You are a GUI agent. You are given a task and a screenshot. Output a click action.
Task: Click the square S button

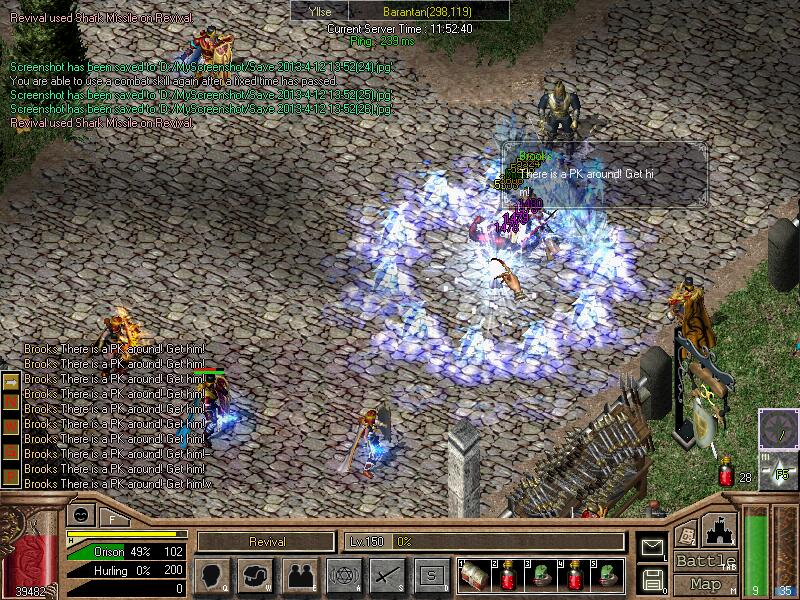[x=431, y=576]
